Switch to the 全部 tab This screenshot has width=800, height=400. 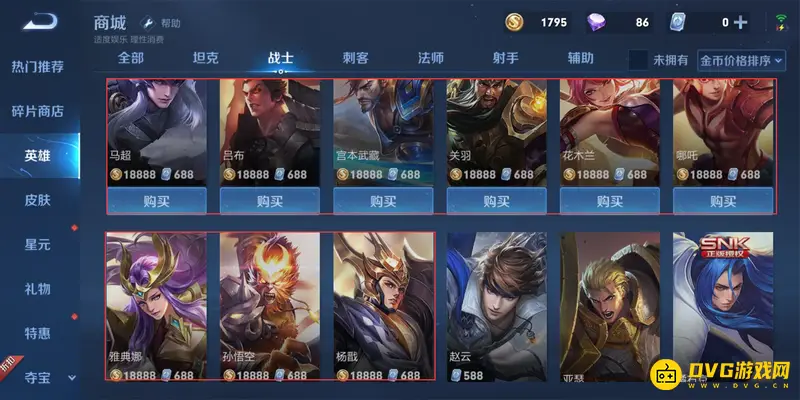[x=131, y=58]
